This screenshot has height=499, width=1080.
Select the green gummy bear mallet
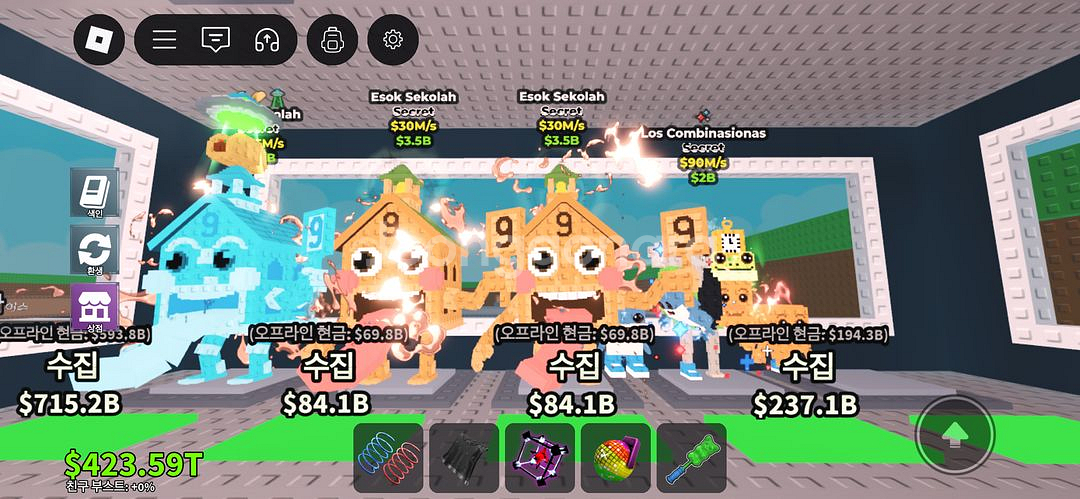coord(691,457)
